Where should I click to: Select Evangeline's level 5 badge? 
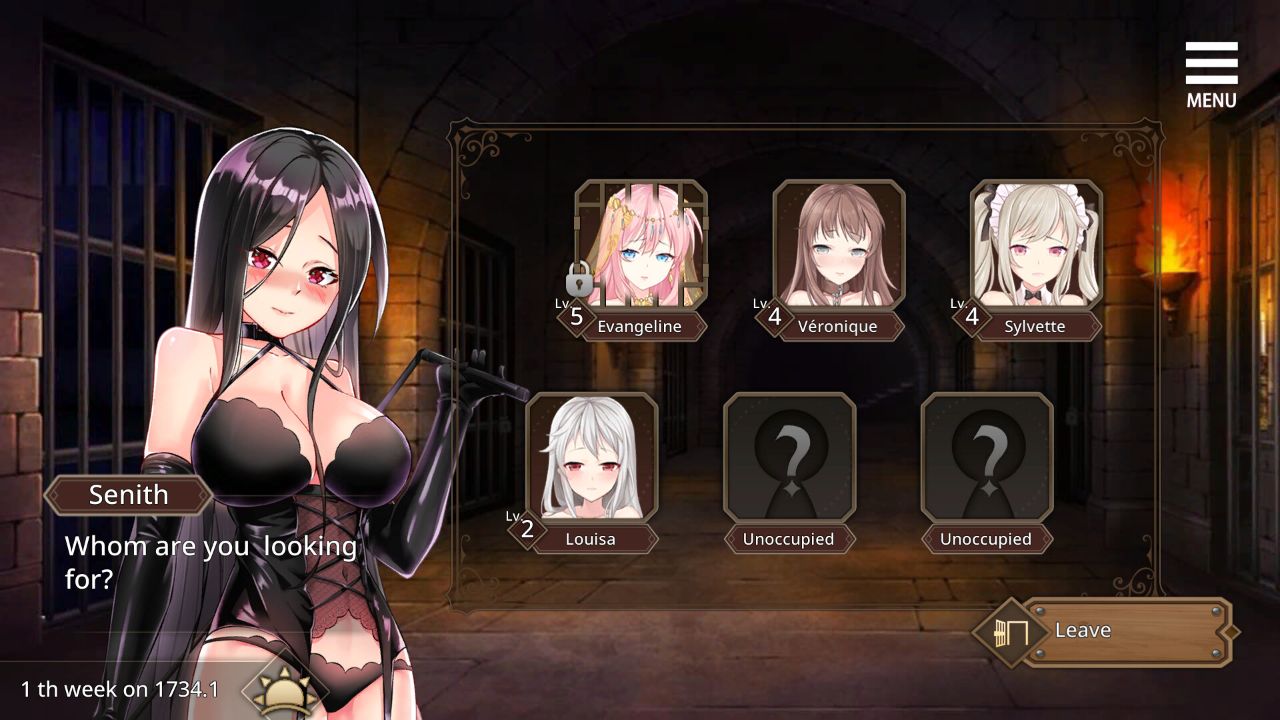(576, 315)
